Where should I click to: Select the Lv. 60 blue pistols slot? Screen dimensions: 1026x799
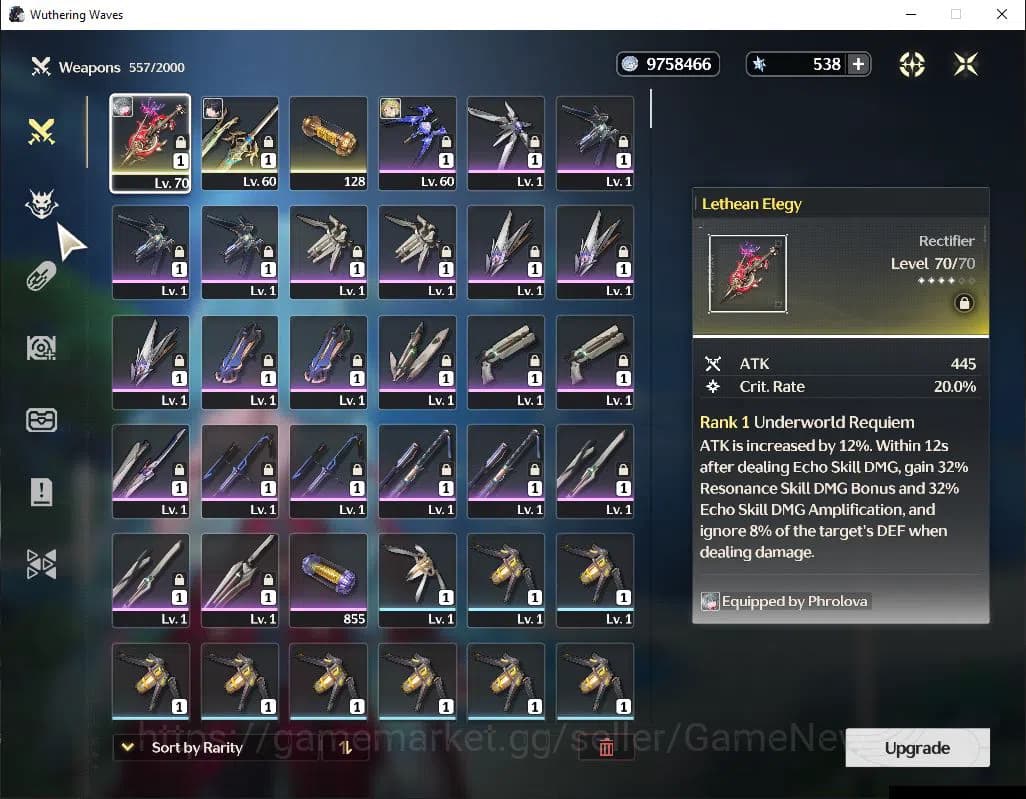tap(417, 142)
